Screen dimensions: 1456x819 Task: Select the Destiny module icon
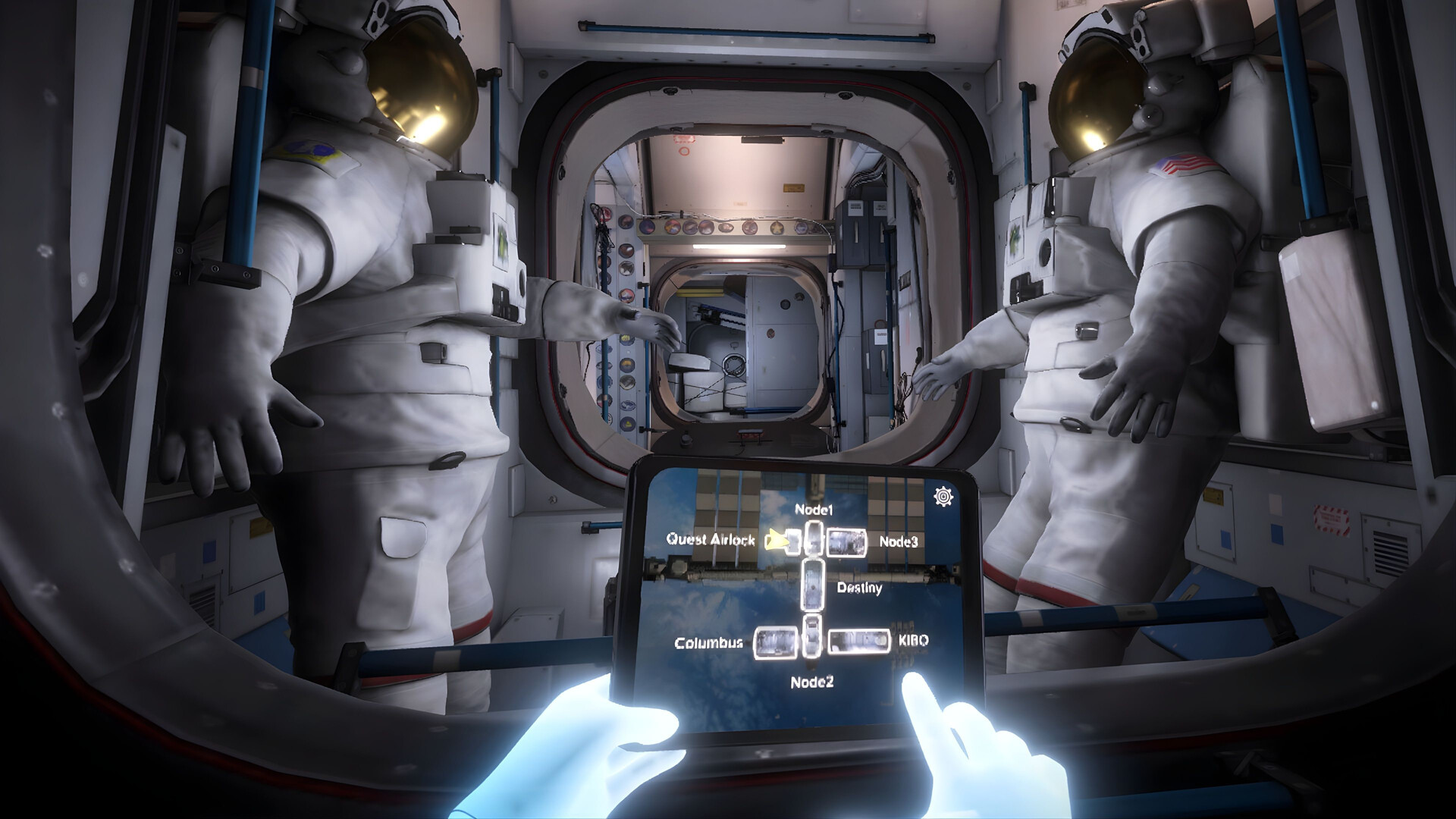click(x=812, y=585)
